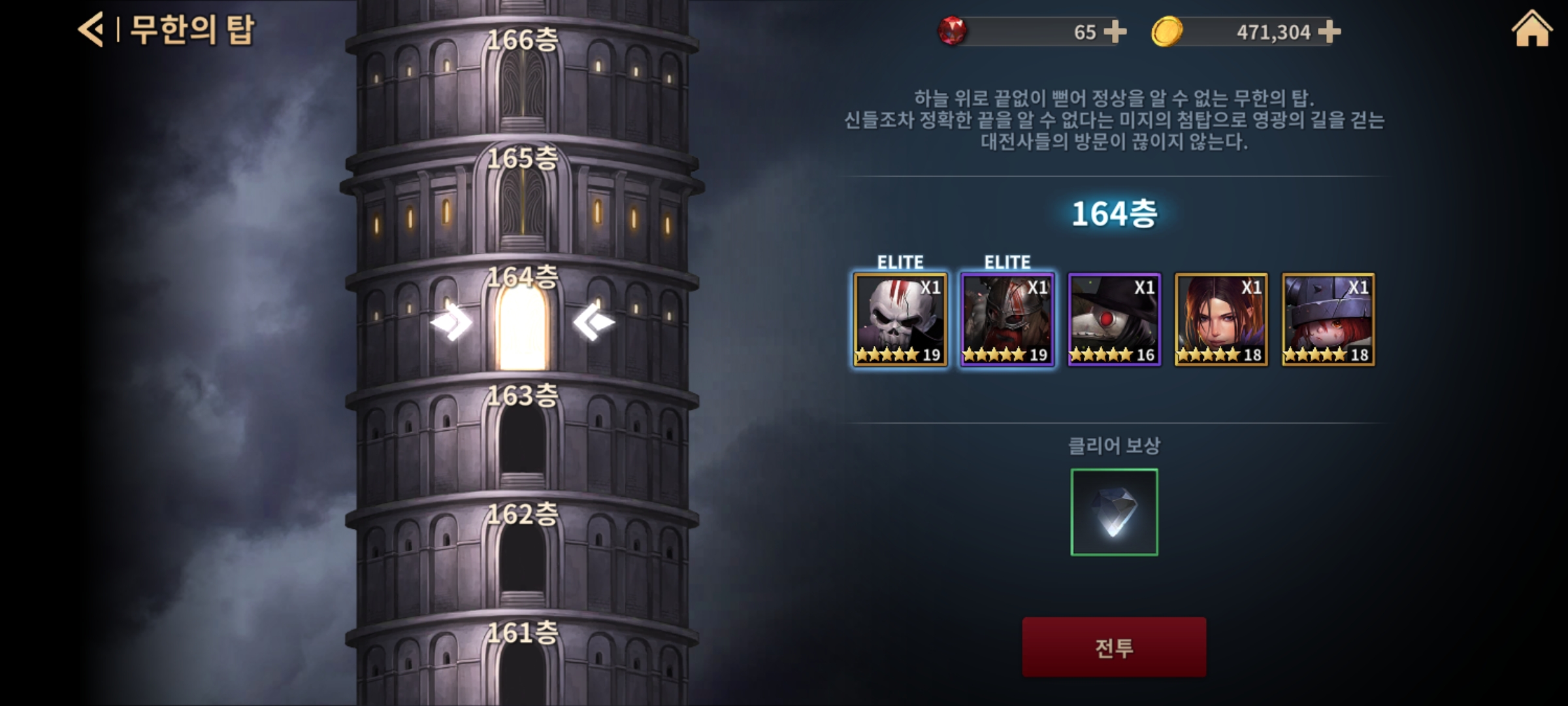Select floor 162층 on the tower
Image resolution: width=1568 pixels, height=706 pixels.
click(x=522, y=557)
